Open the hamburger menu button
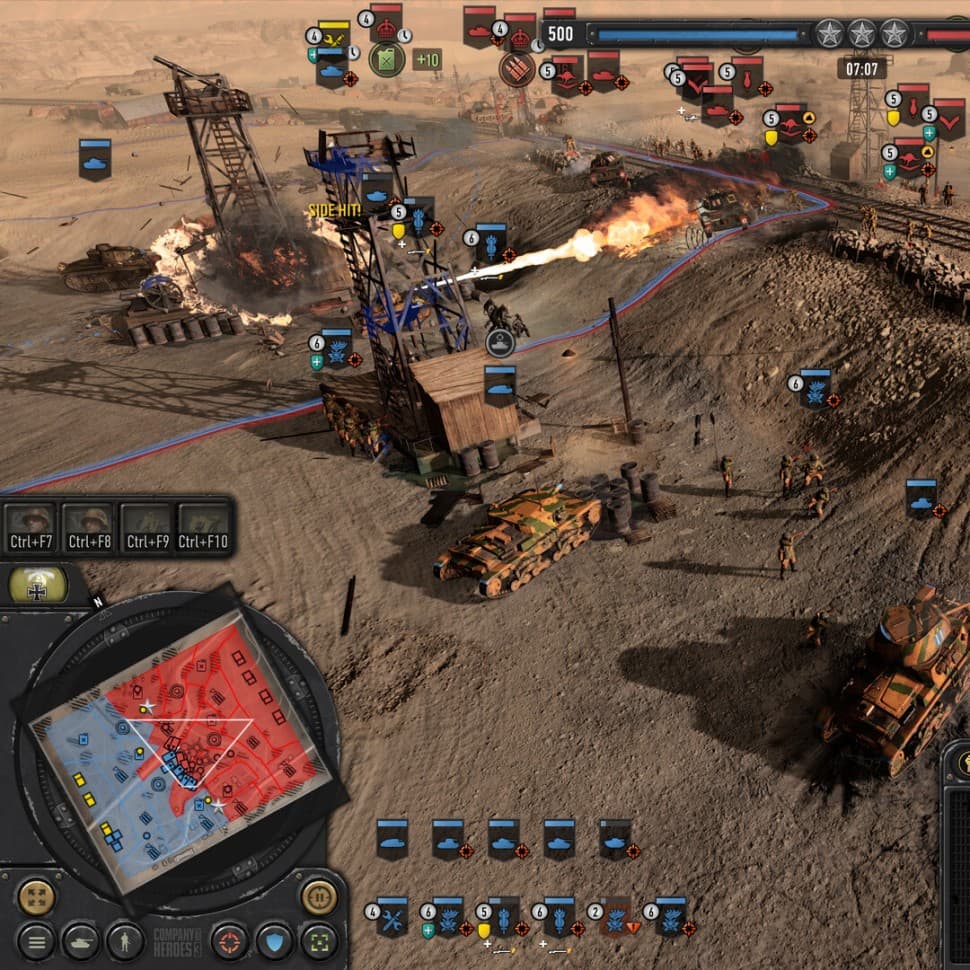970x970 pixels. click(x=36, y=941)
